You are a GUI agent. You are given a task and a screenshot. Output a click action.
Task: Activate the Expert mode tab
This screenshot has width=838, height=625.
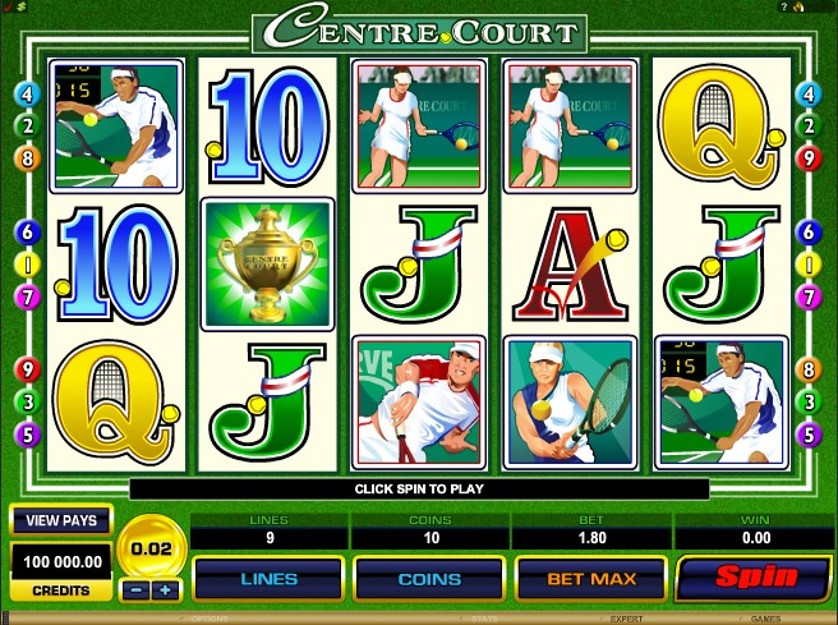click(x=627, y=620)
